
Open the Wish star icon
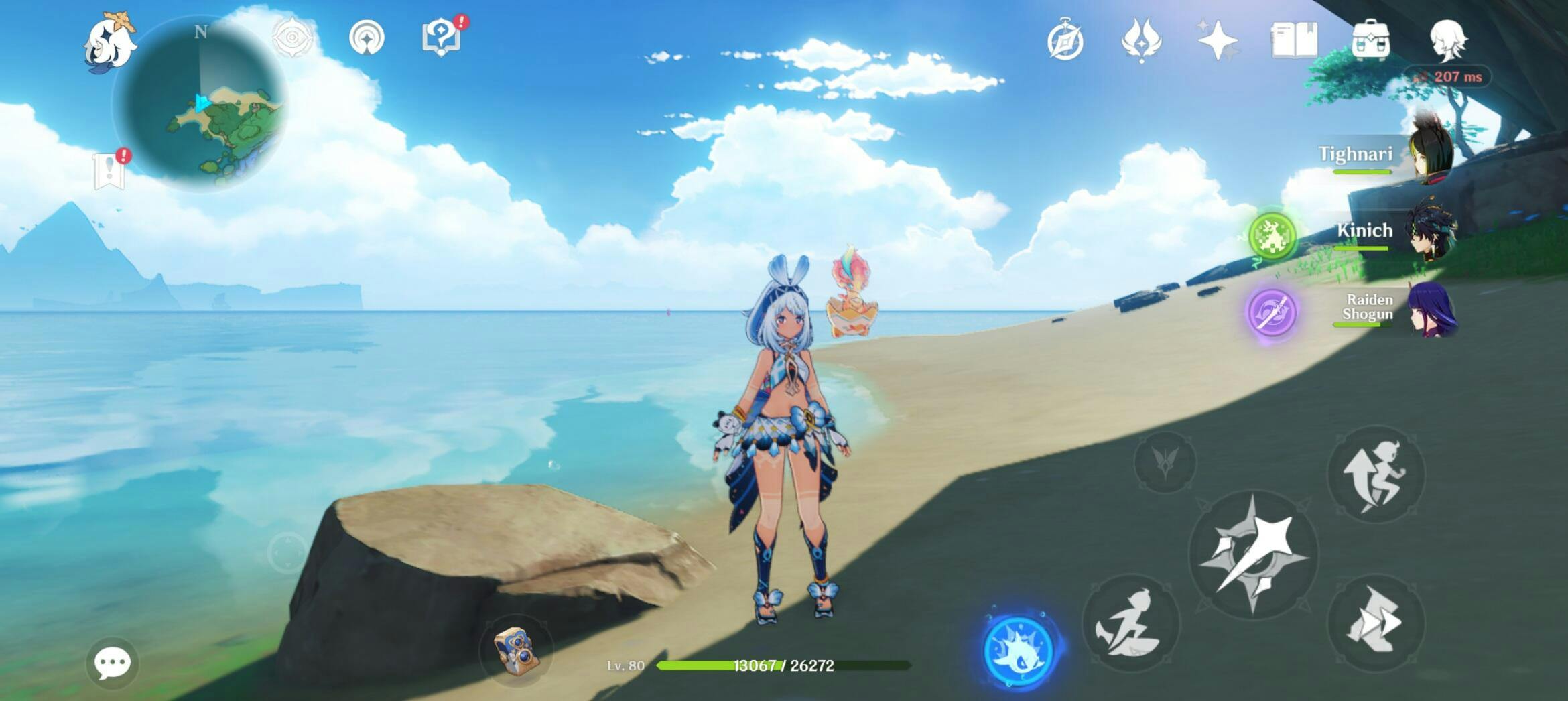tap(1218, 40)
